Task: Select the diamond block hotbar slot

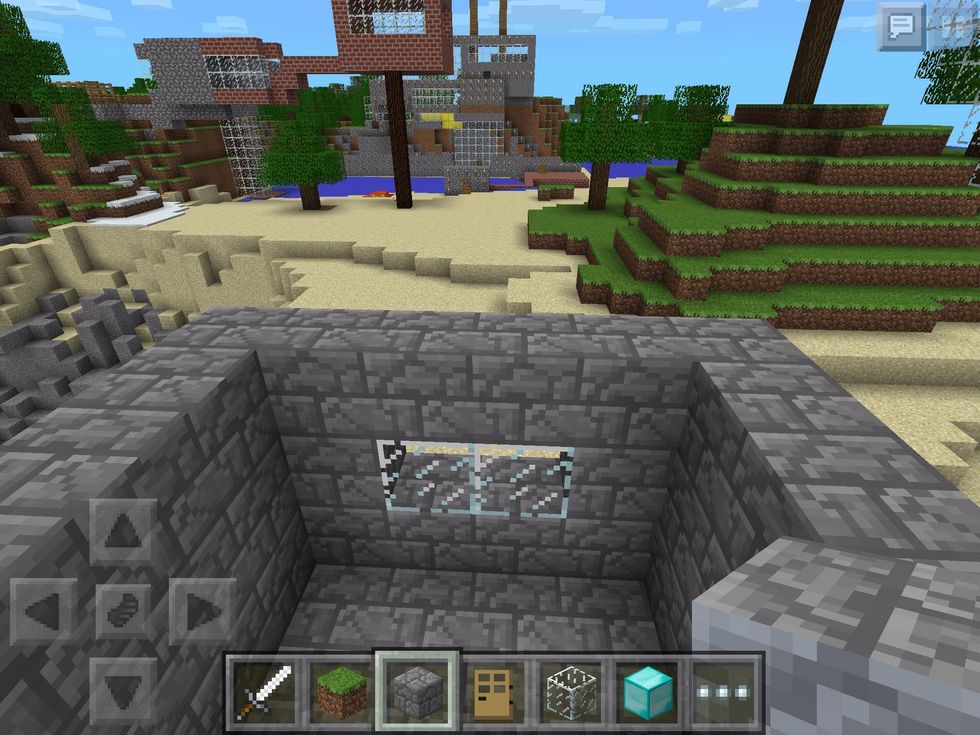Action: point(648,692)
